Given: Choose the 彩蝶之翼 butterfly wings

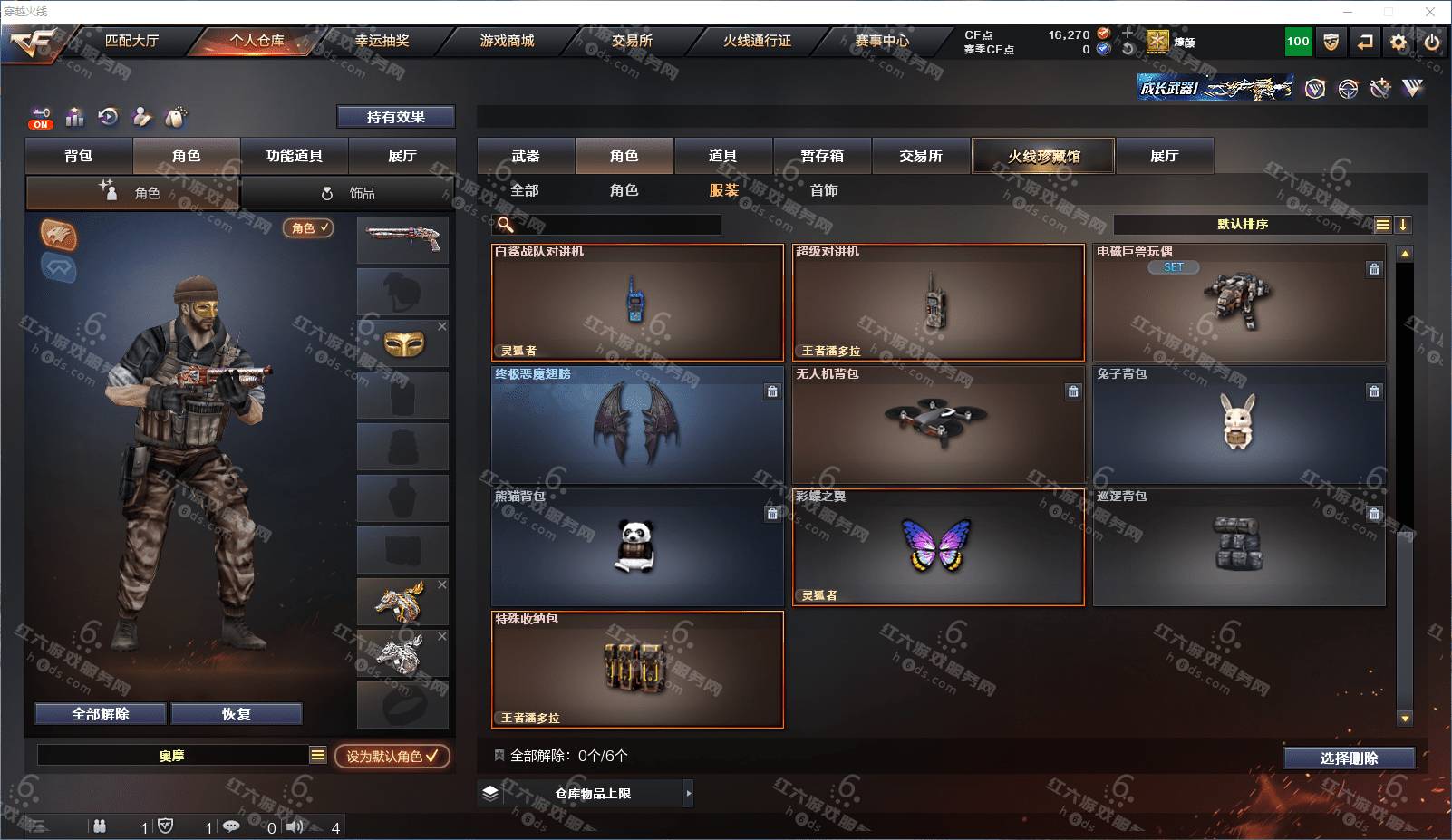Looking at the screenshot, I should [938, 546].
